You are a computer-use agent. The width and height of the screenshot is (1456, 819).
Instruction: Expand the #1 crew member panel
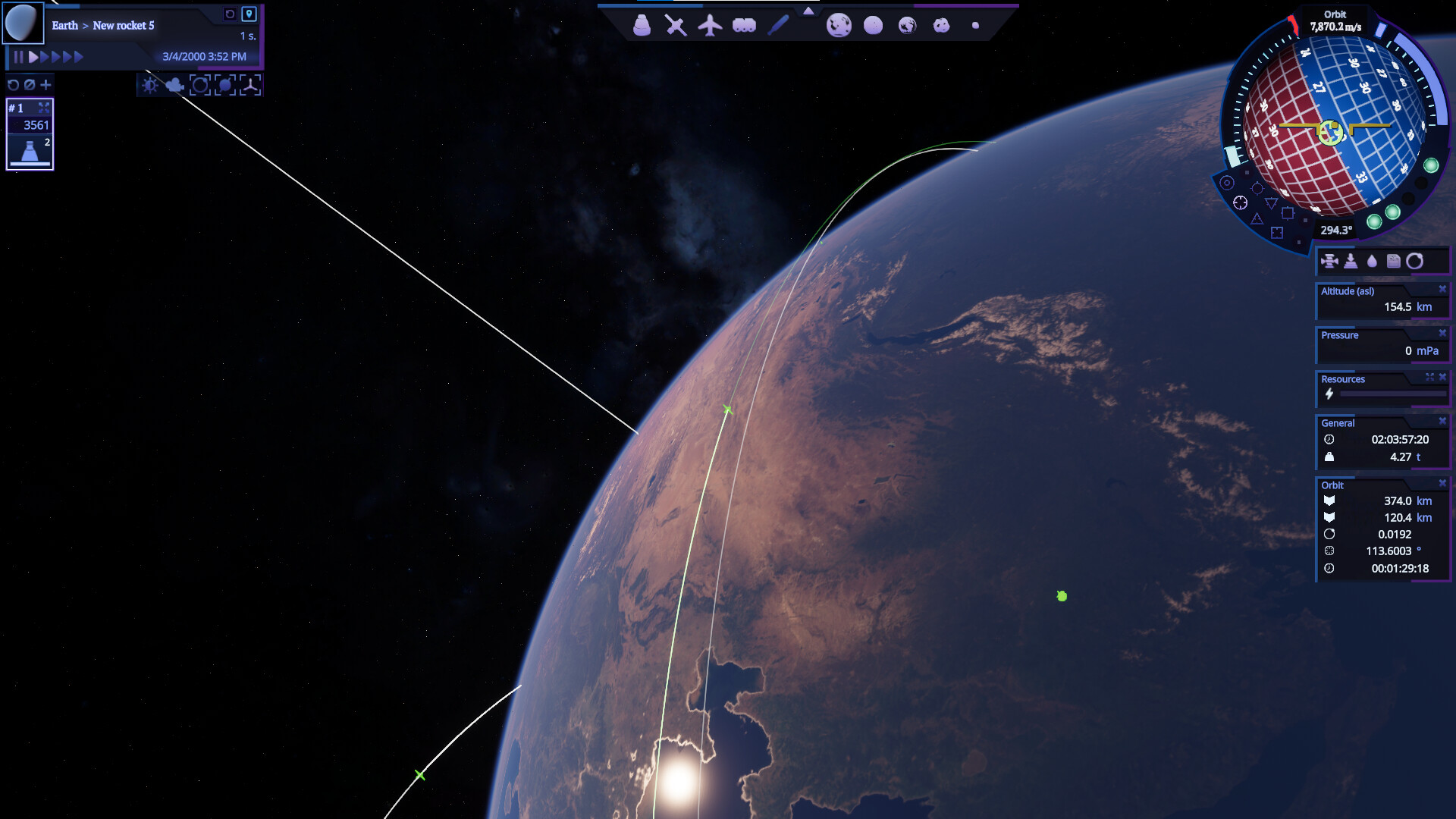[45, 108]
